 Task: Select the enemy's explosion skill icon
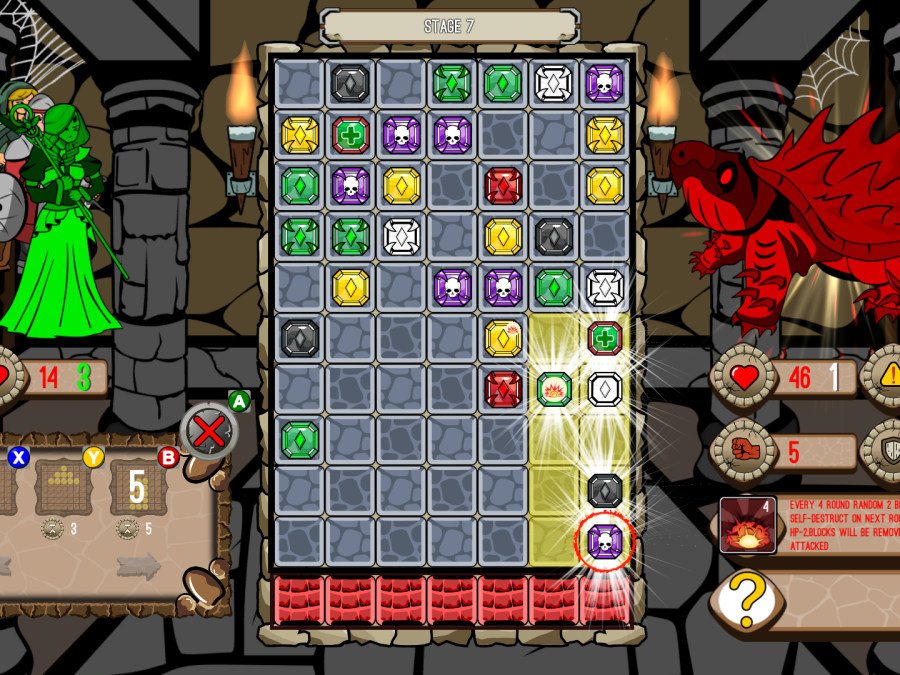745,523
